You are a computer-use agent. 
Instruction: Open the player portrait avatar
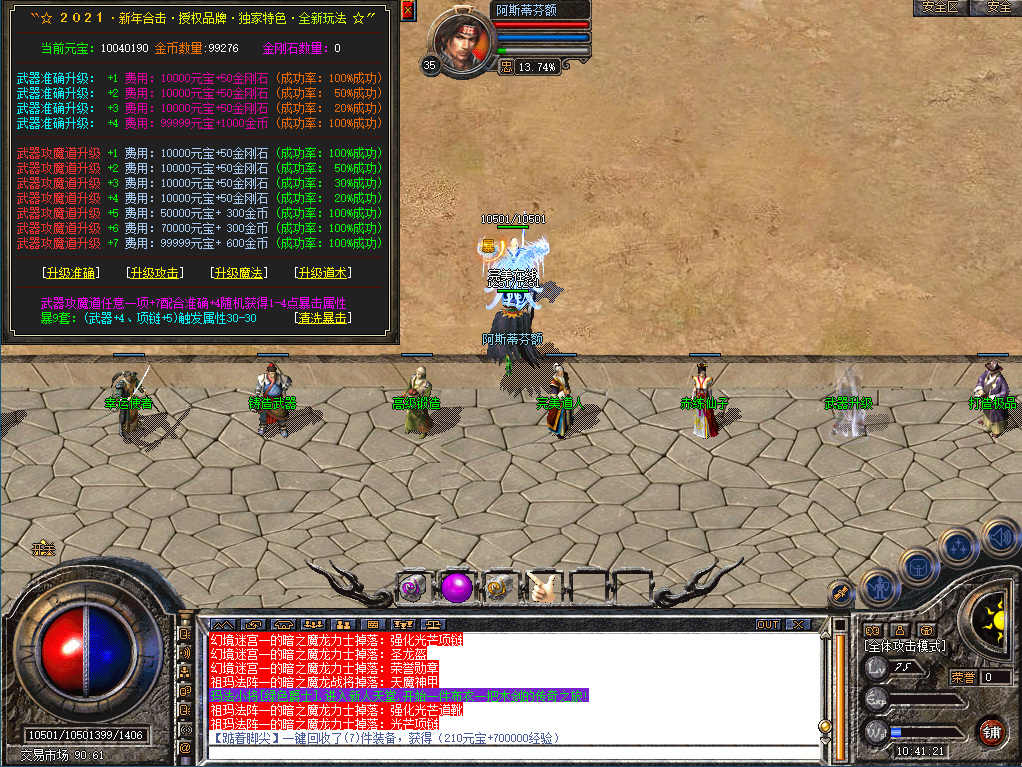461,41
